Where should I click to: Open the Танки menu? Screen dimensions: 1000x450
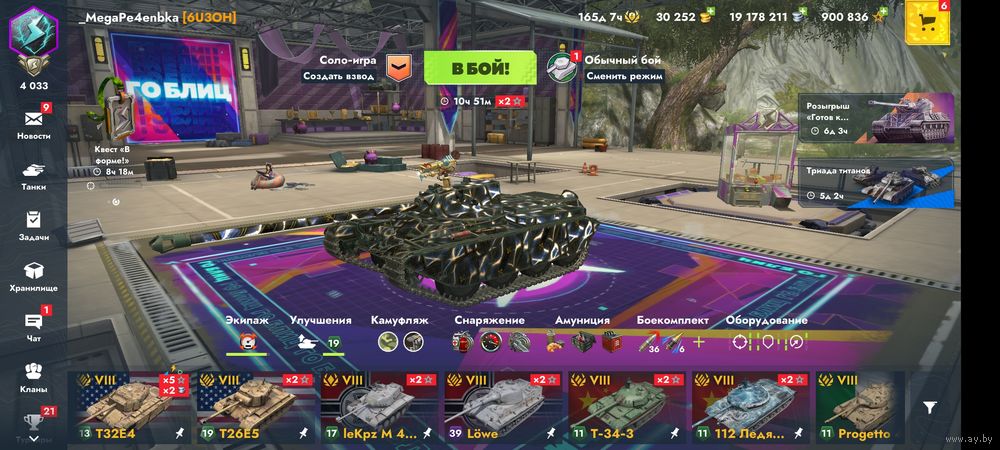click(33, 174)
